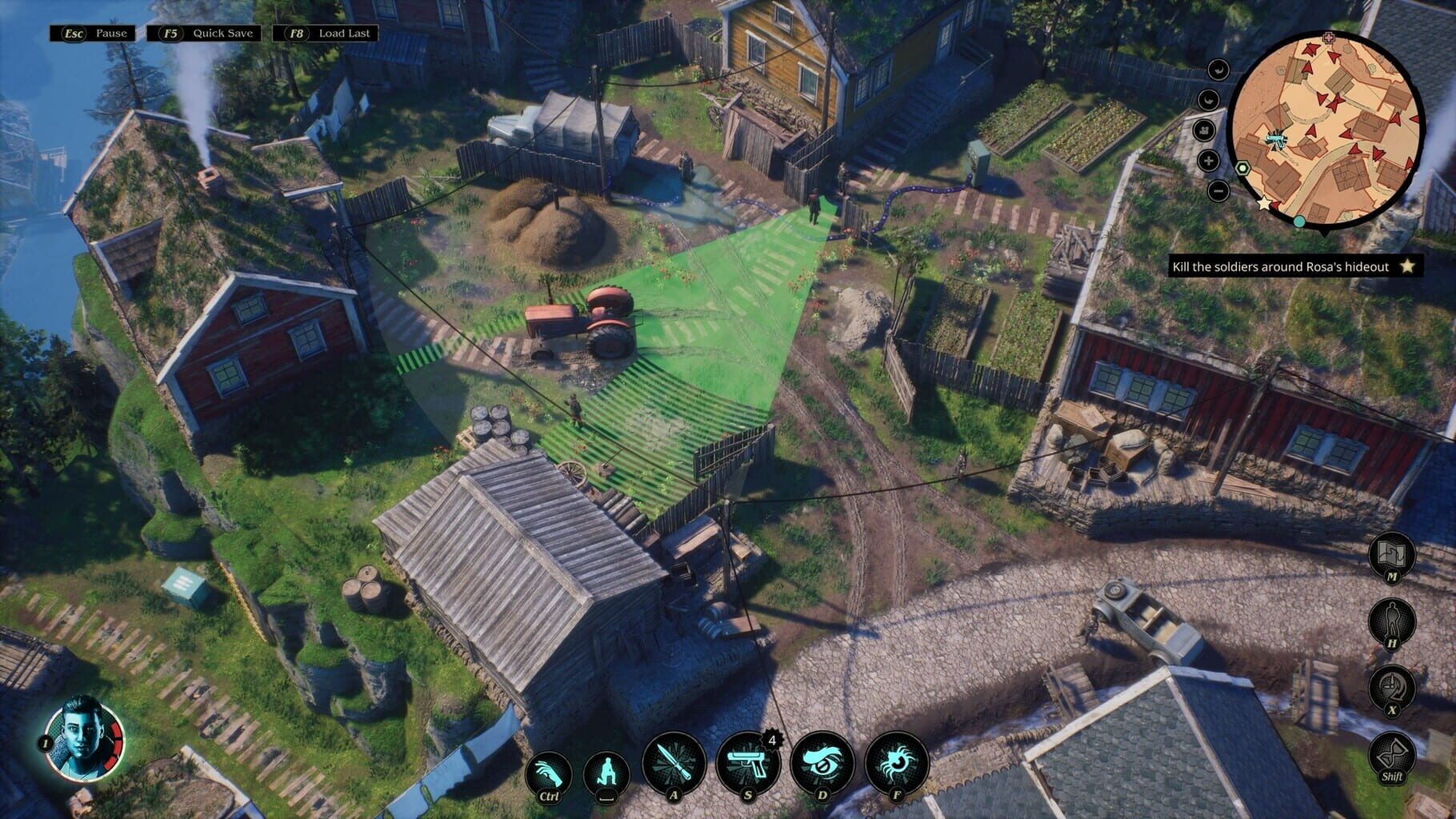This screenshot has width=1456, height=819.
Task: Rotate the minimap using the upper curved arrow
Action: coord(1218,70)
